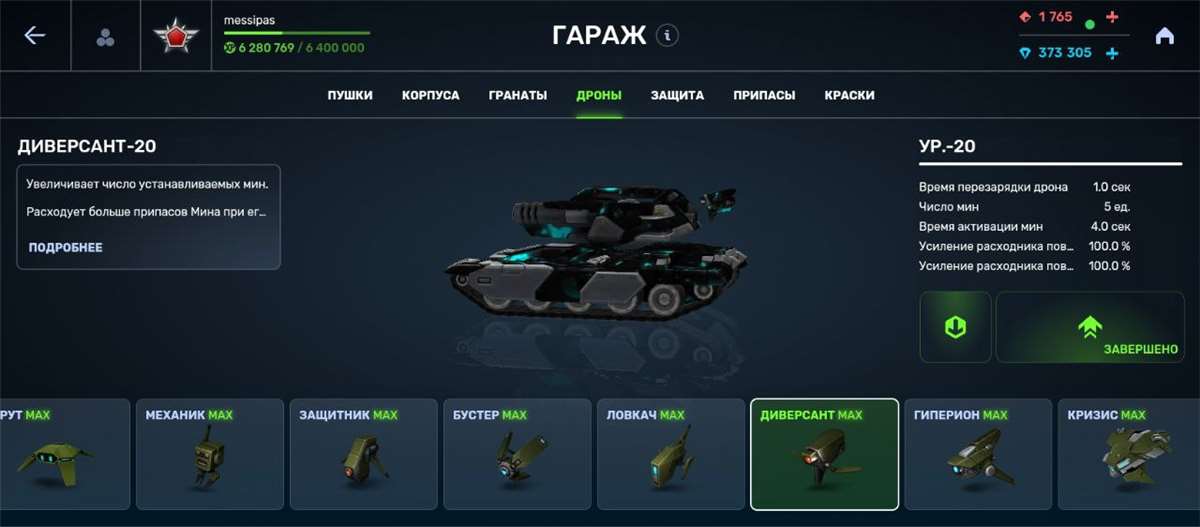1200x527 pixels.
Task: Open the rank star emblem profile
Action: (x=176, y=37)
